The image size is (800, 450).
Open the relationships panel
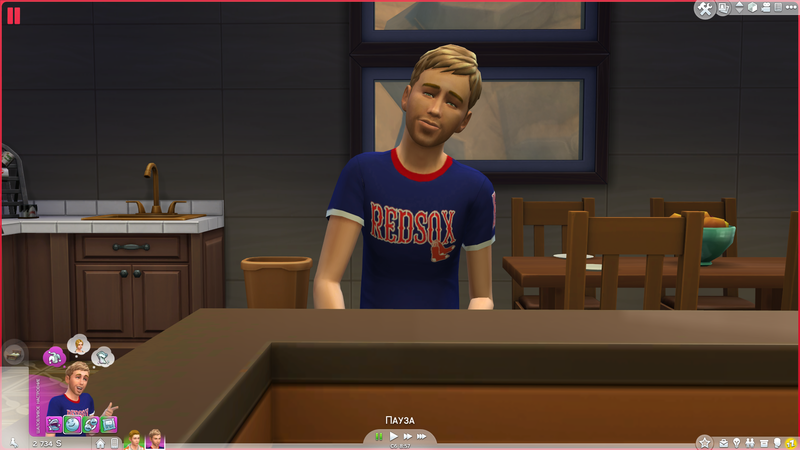[750, 442]
